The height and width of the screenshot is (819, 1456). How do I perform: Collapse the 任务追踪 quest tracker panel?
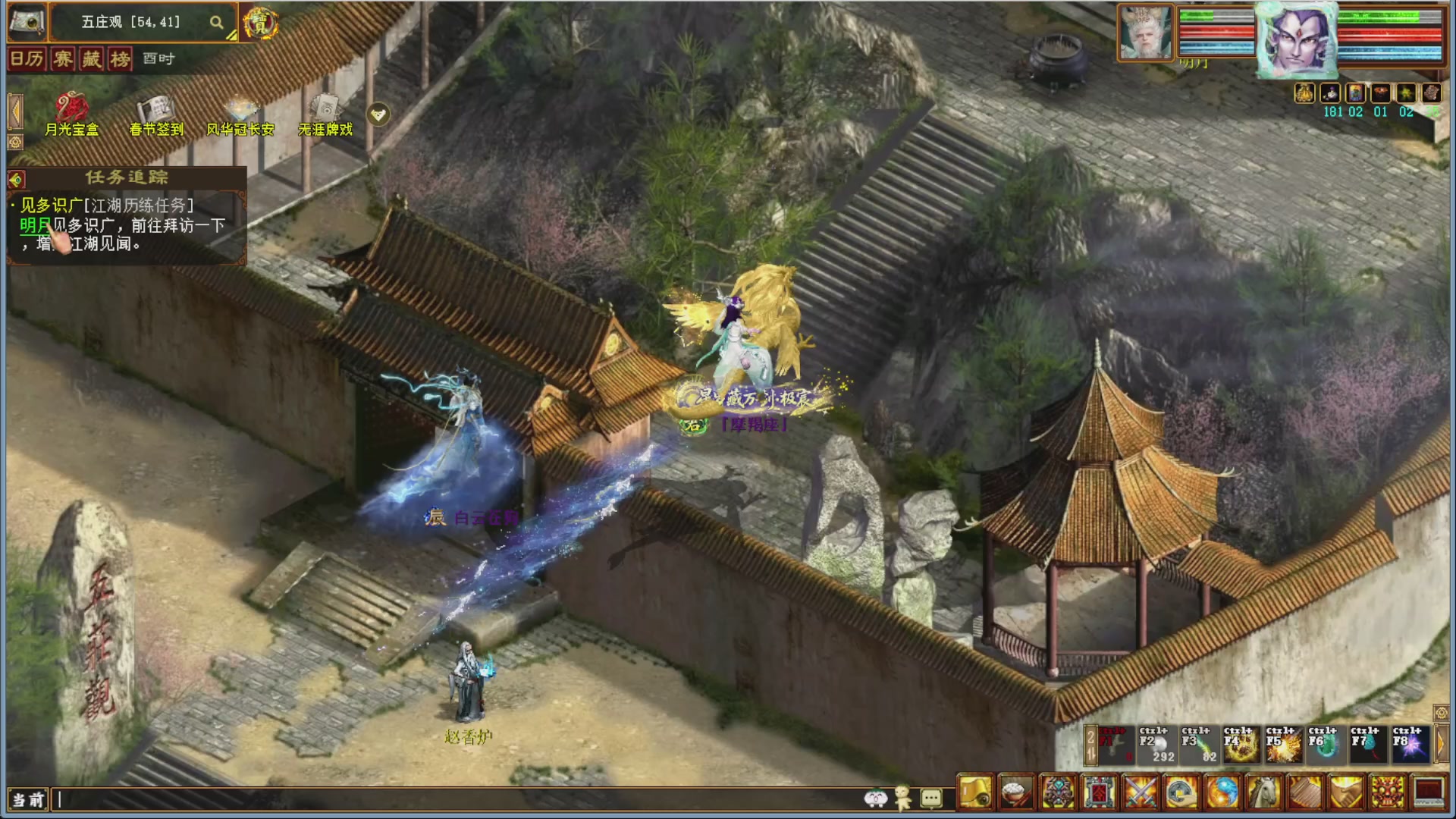pyautogui.click(x=17, y=179)
